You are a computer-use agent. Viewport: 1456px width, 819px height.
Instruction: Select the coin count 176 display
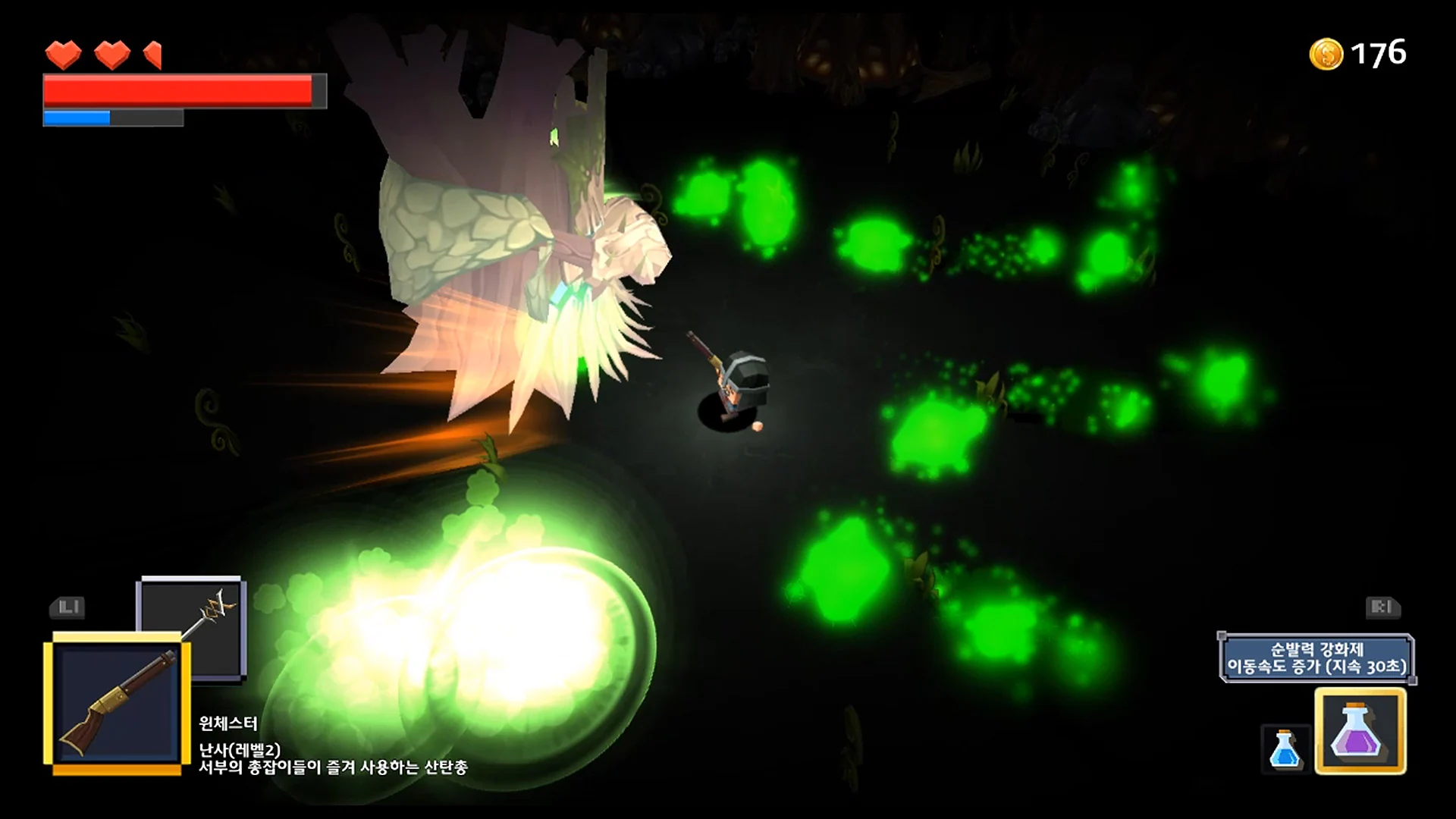1381,52
